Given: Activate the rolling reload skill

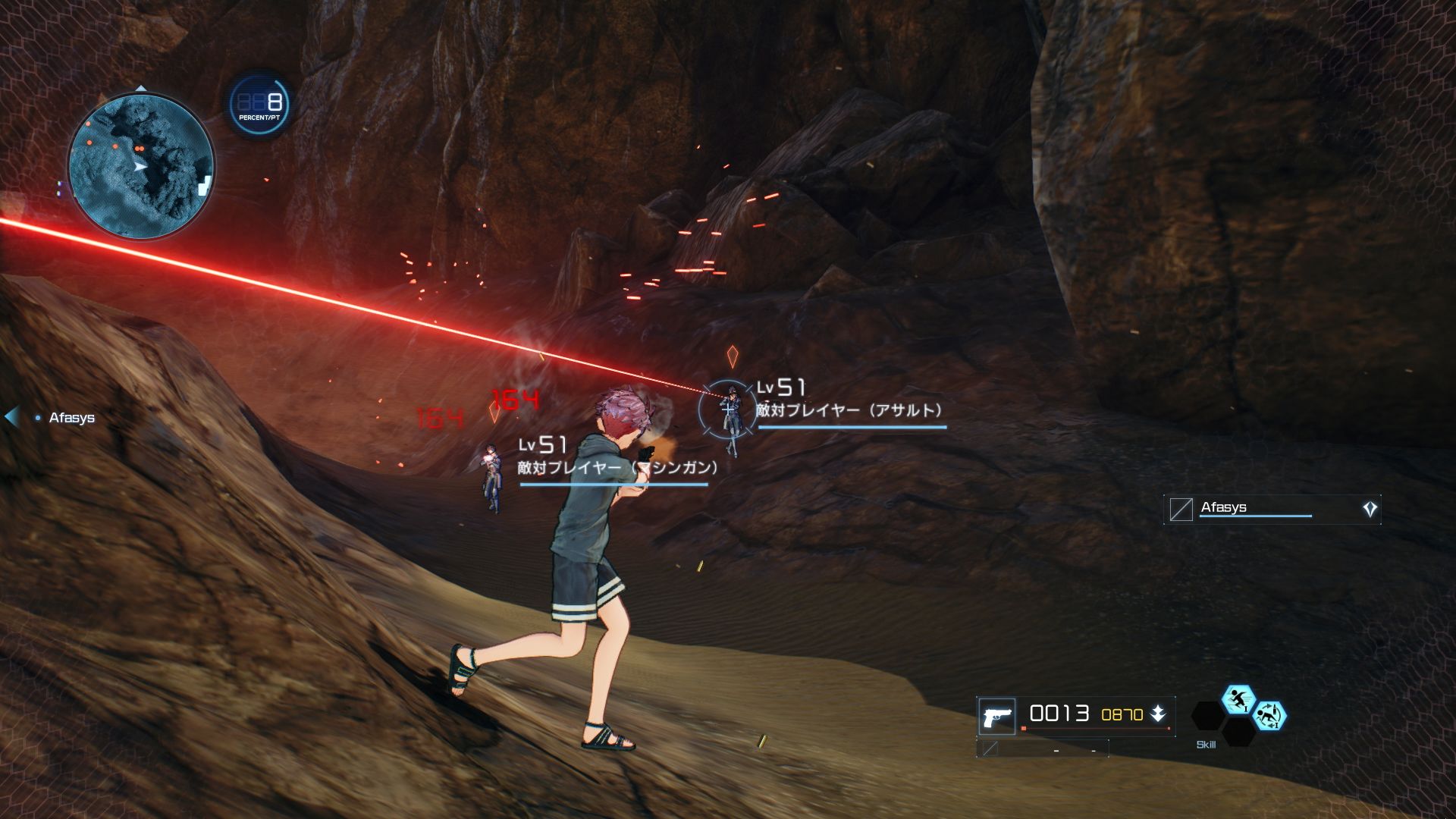Looking at the screenshot, I should [x=1269, y=716].
